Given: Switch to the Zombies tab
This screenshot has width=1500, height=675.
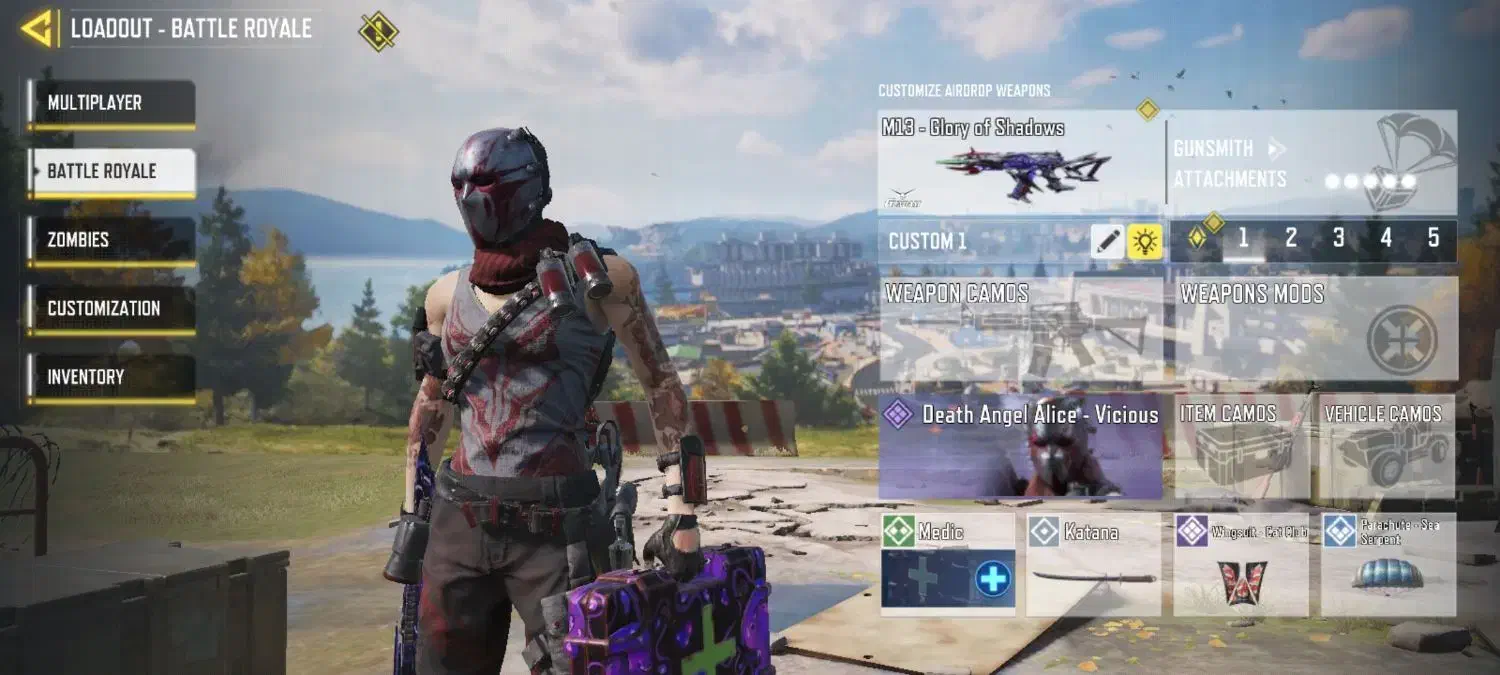Looking at the screenshot, I should tap(111, 240).
